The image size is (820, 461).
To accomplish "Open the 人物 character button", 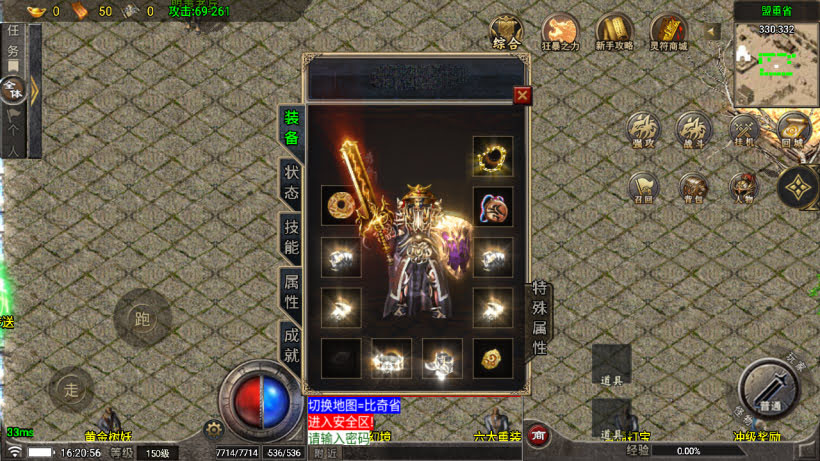I will coord(743,187).
